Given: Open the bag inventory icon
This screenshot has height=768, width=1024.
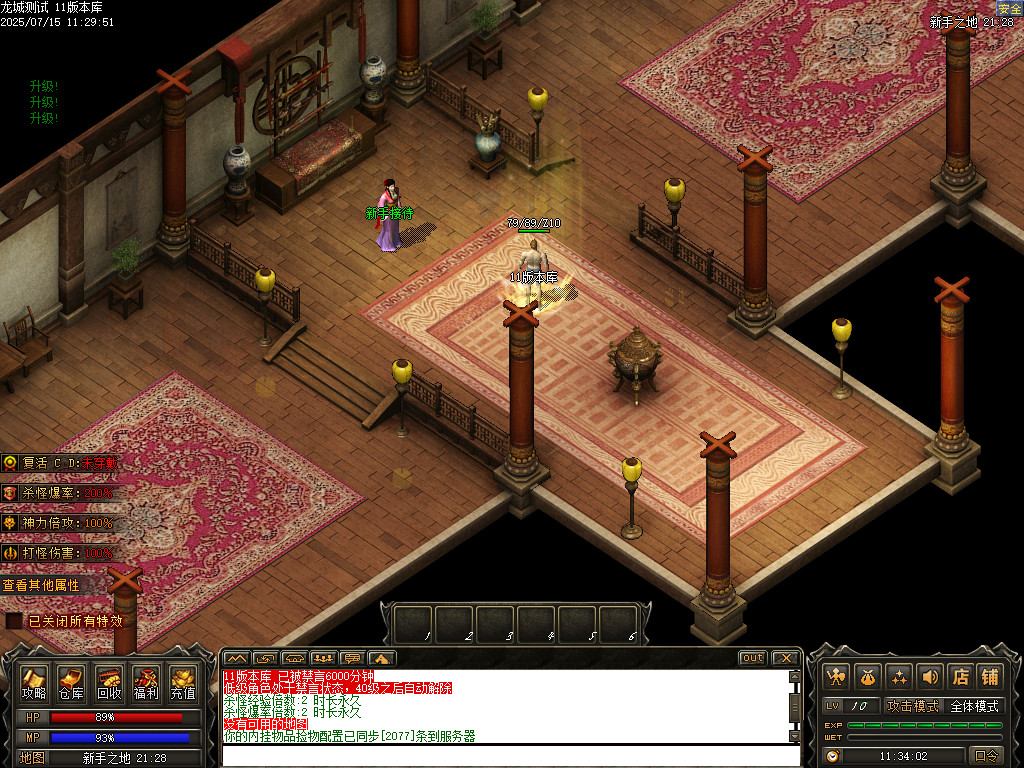Looking at the screenshot, I should [x=867, y=676].
